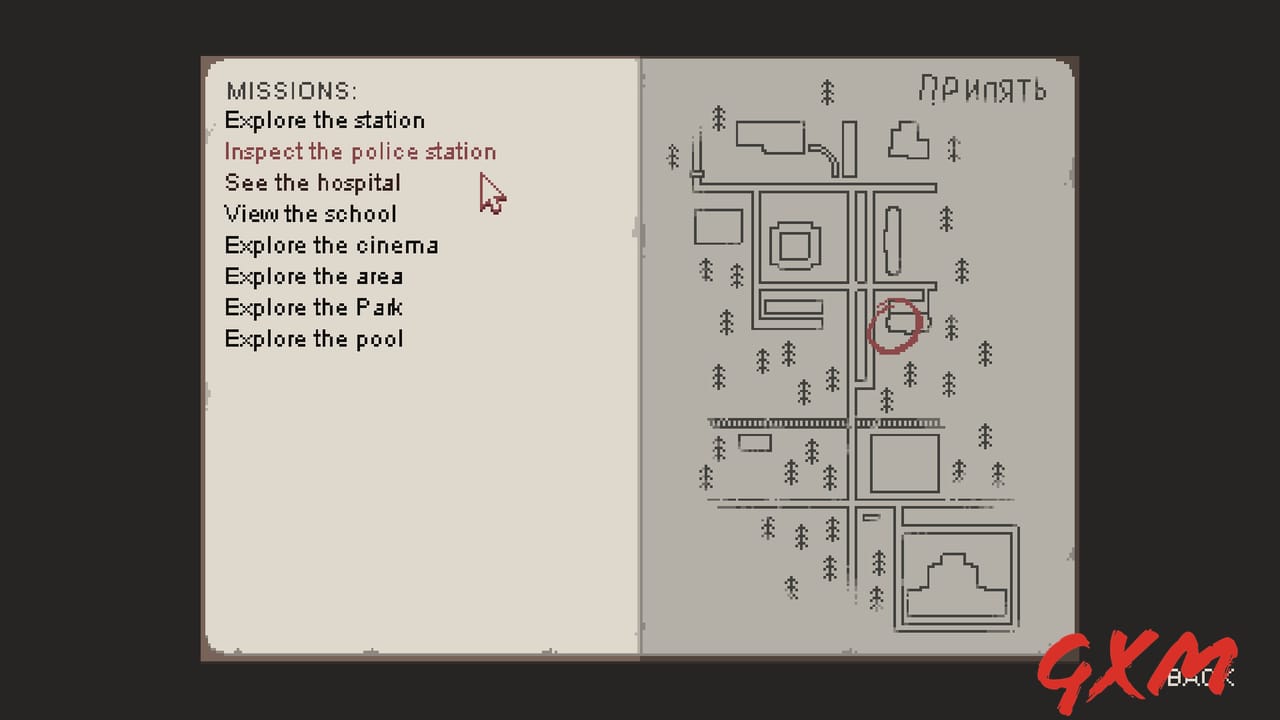This screenshot has width=1280, height=720.
Task: Select the Explore the cinema mission
Action: click(x=331, y=245)
